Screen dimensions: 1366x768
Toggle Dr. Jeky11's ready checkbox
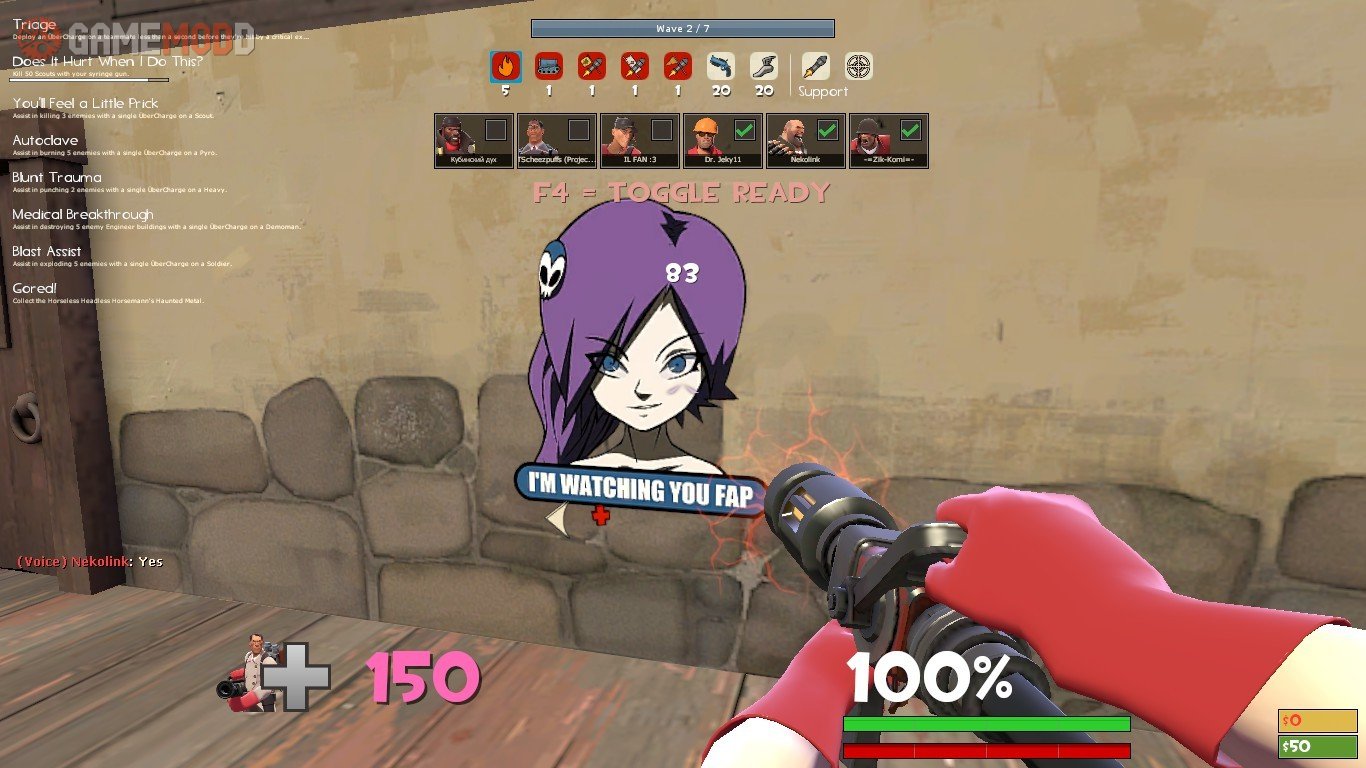744,130
